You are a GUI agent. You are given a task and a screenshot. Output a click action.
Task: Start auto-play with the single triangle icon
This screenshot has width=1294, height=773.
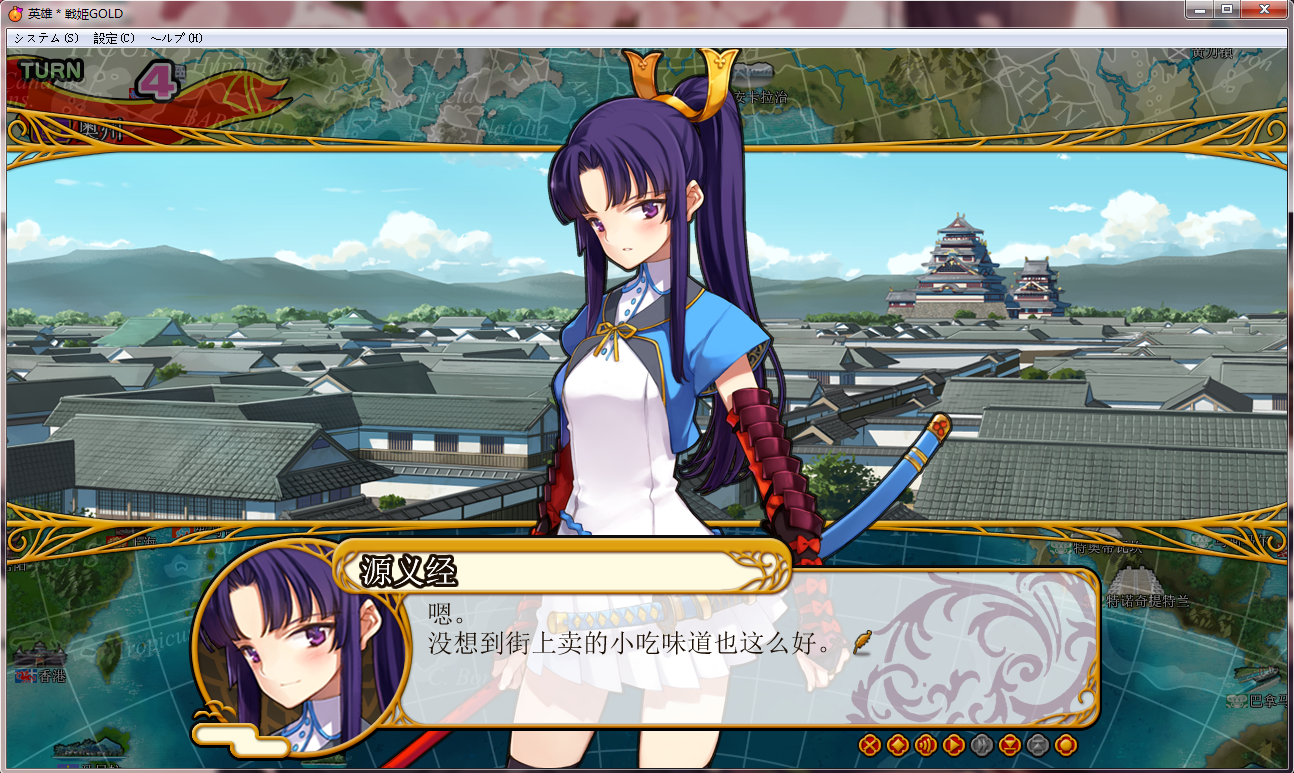954,745
